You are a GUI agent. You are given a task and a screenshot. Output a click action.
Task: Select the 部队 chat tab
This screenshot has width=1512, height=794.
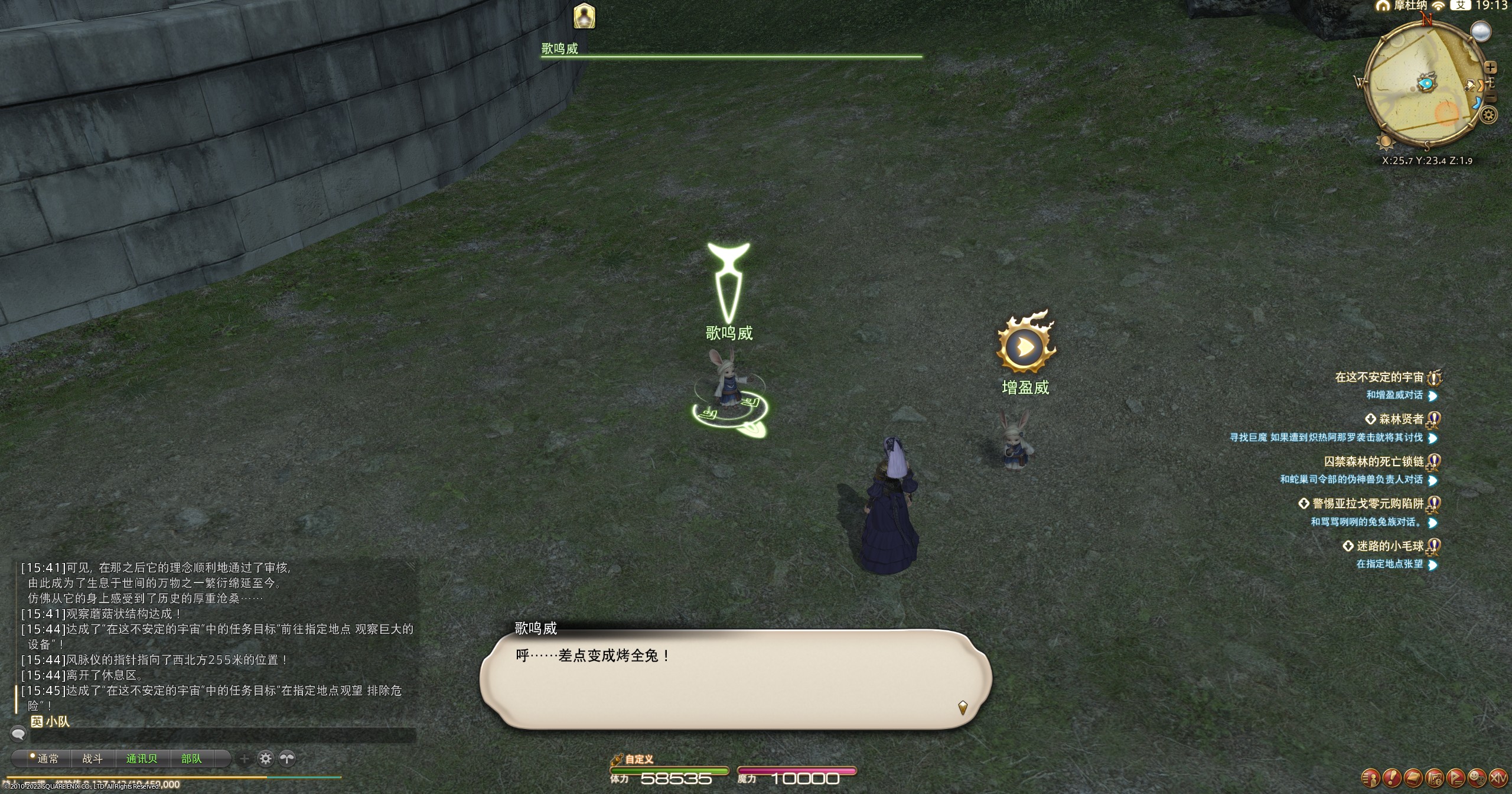191,759
